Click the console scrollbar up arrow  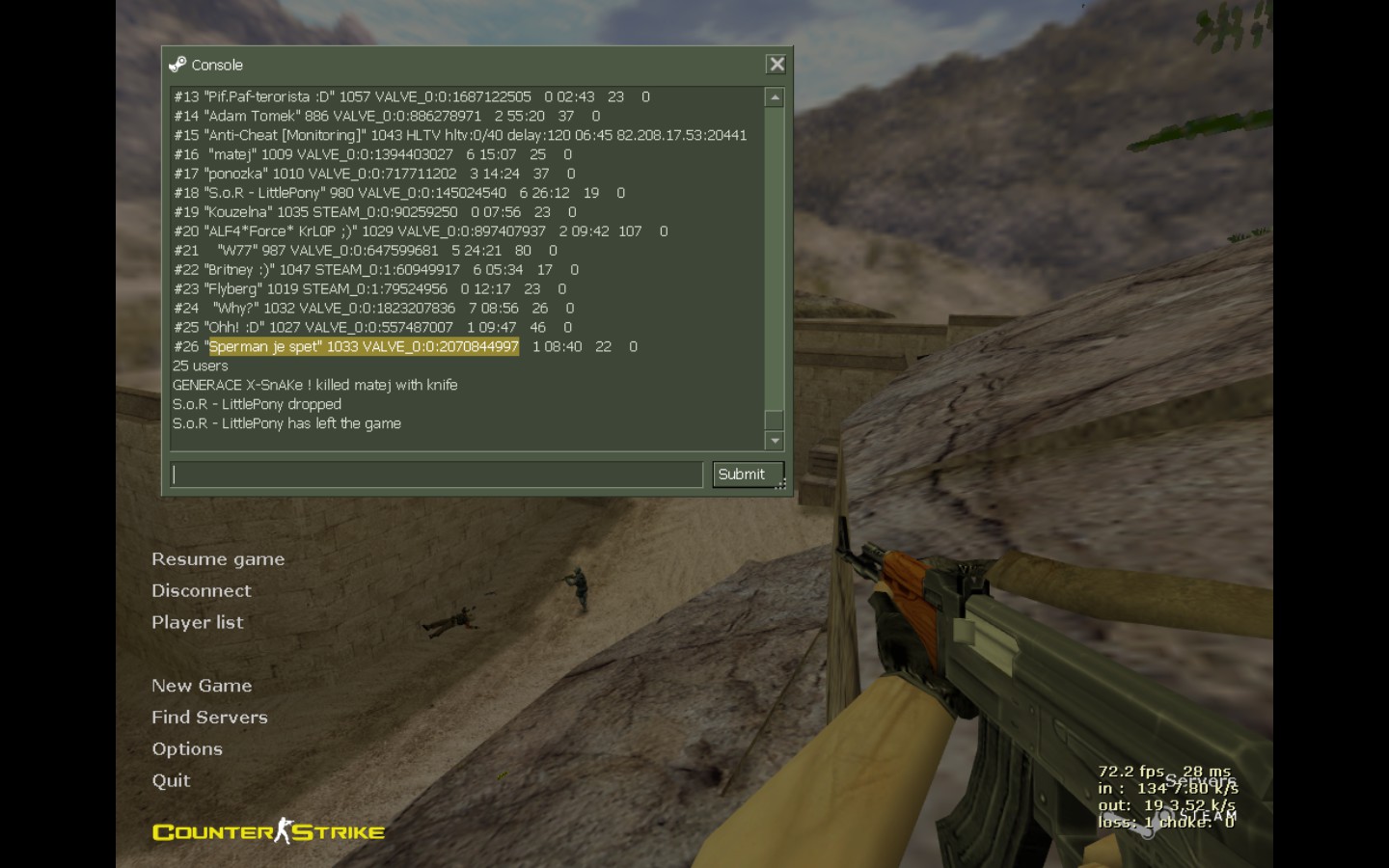click(x=774, y=97)
